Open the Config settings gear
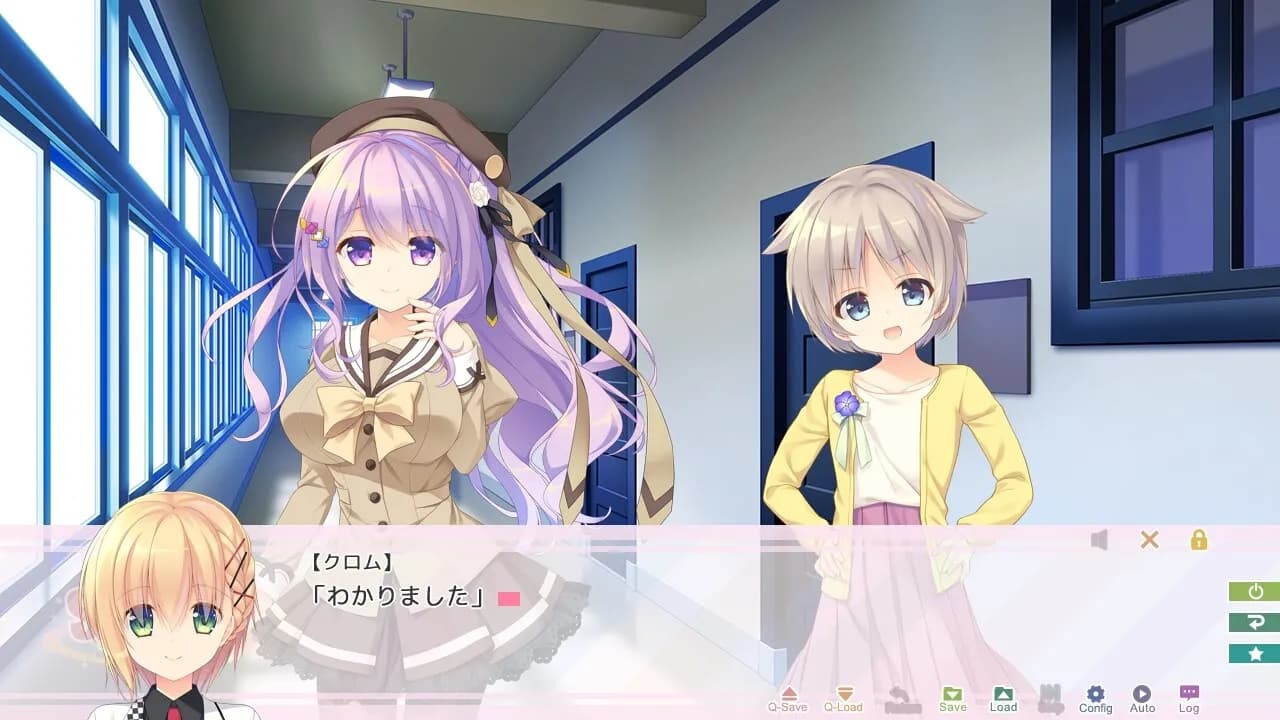1280x720 pixels. tap(1096, 691)
